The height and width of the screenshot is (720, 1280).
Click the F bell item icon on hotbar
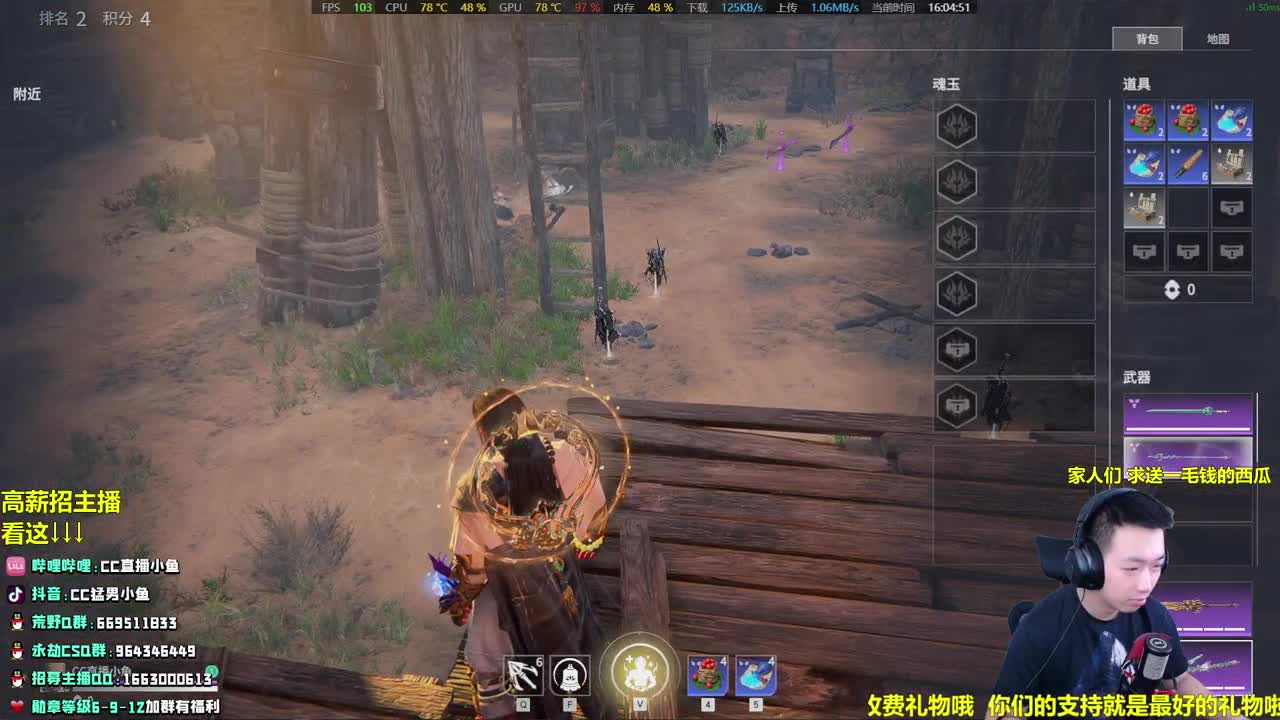click(569, 675)
